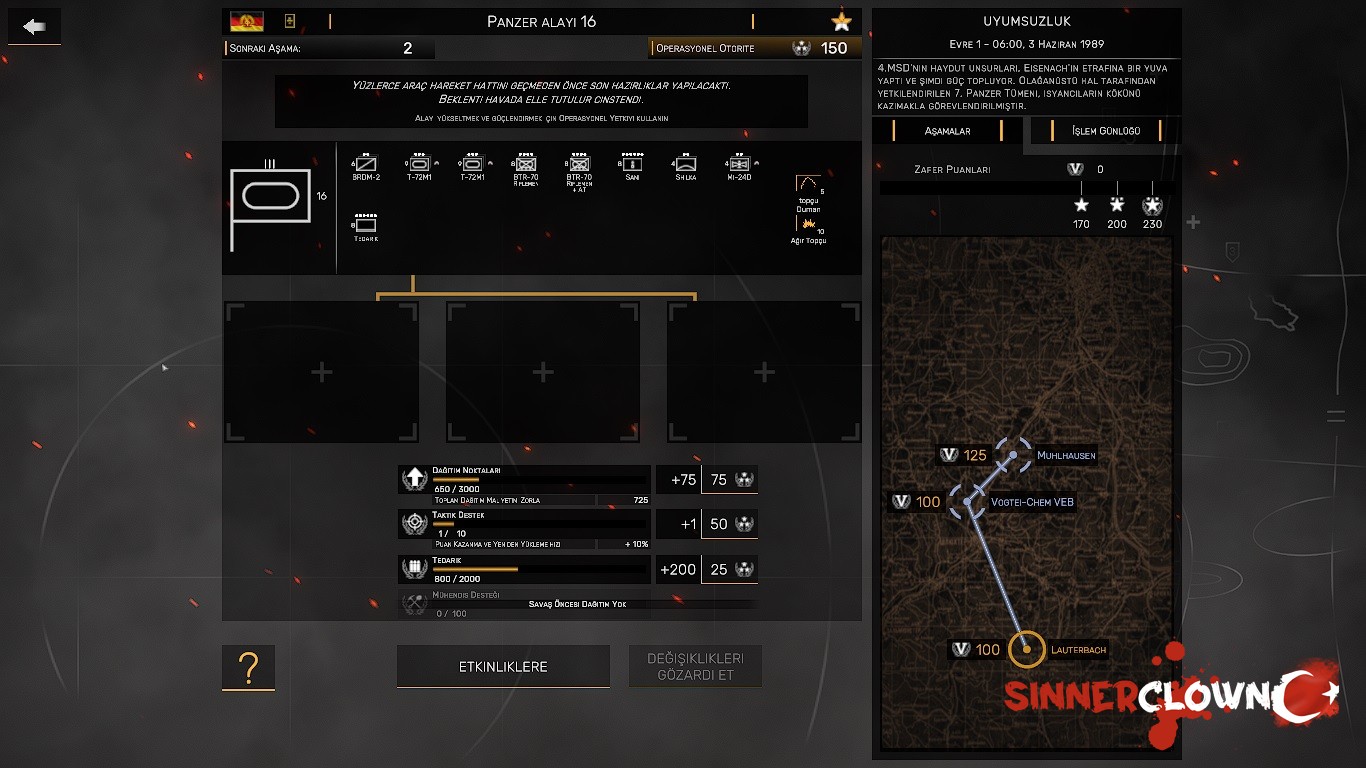The width and height of the screenshot is (1366, 768).
Task: Click the Etkinliklere button
Action: pos(503,667)
